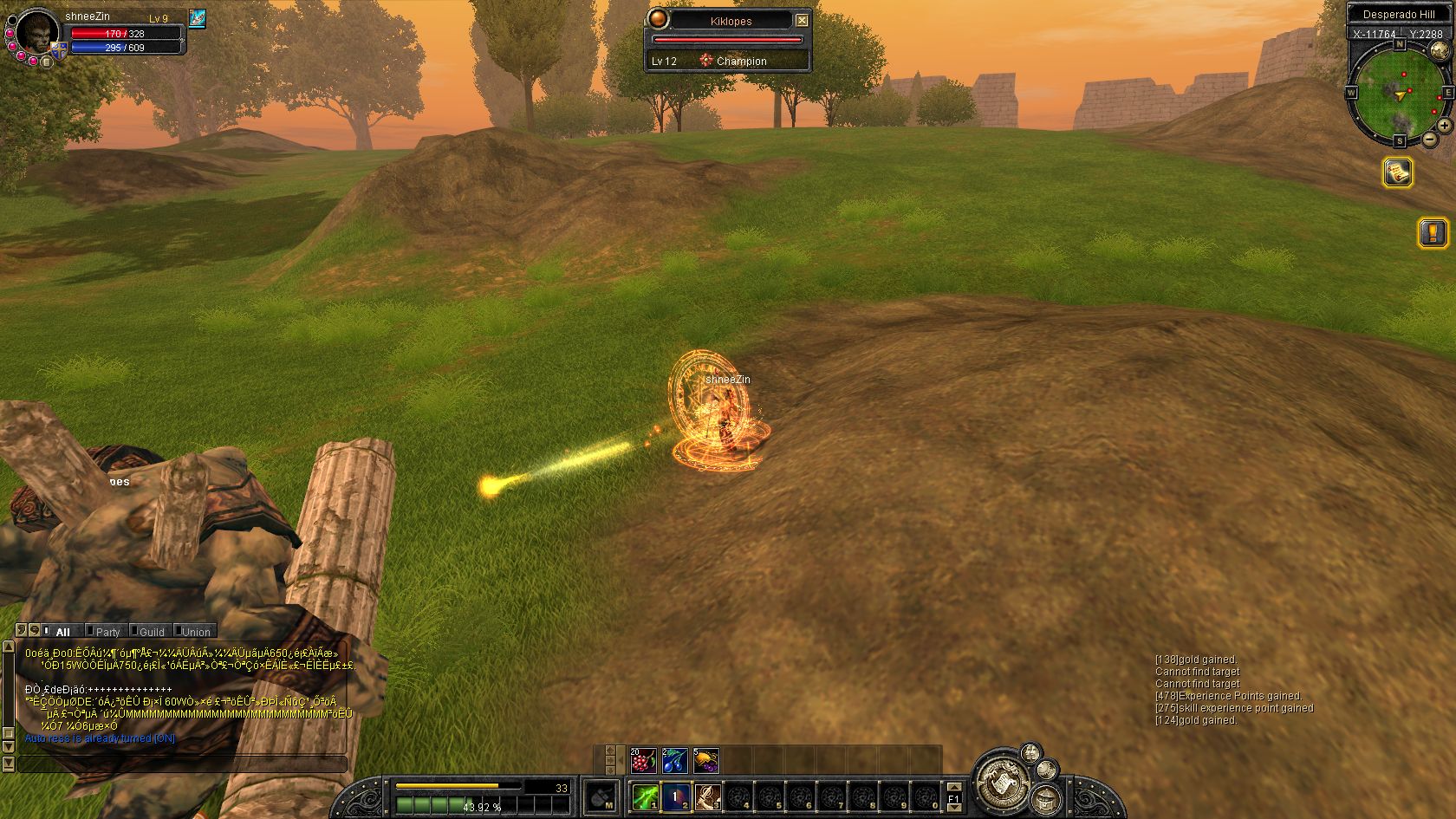Zoom in the minimap with plus button
Screen dimensions: 1456x819
pos(1445,126)
